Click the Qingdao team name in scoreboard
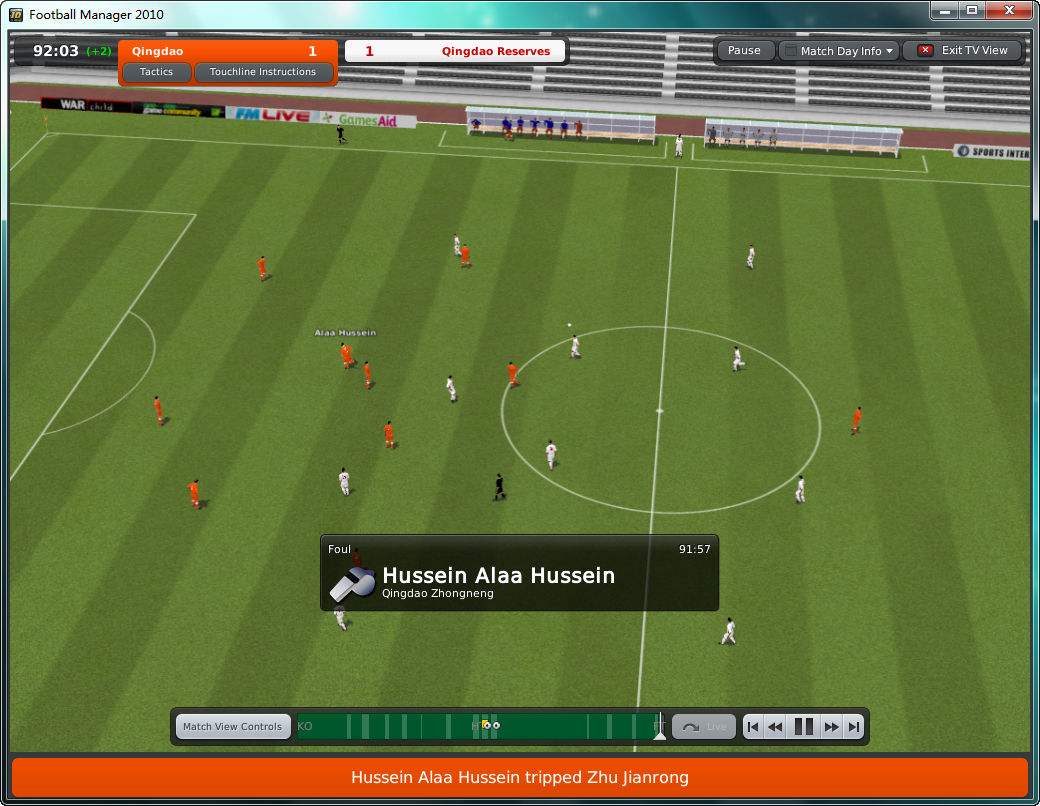The image size is (1040, 806). [158, 51]
